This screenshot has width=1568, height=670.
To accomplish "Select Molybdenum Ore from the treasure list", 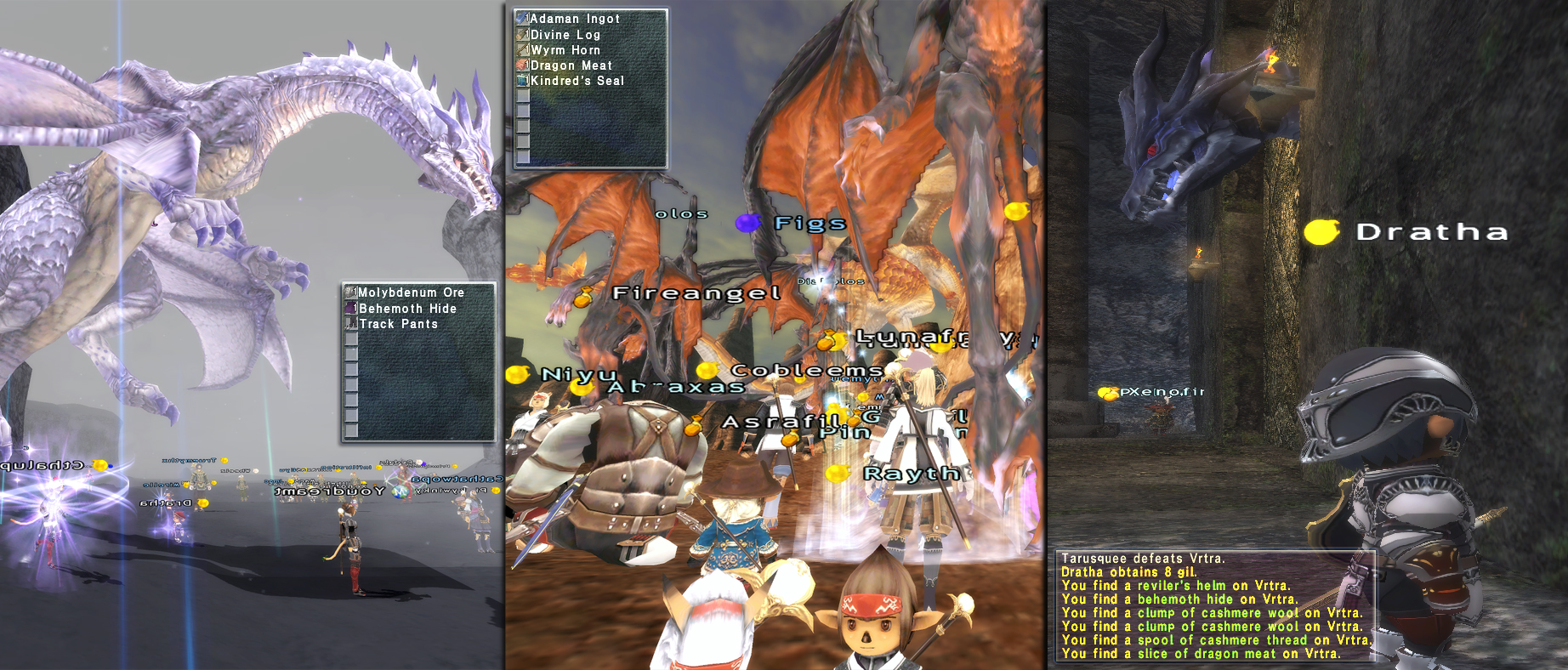I will 411,292.
